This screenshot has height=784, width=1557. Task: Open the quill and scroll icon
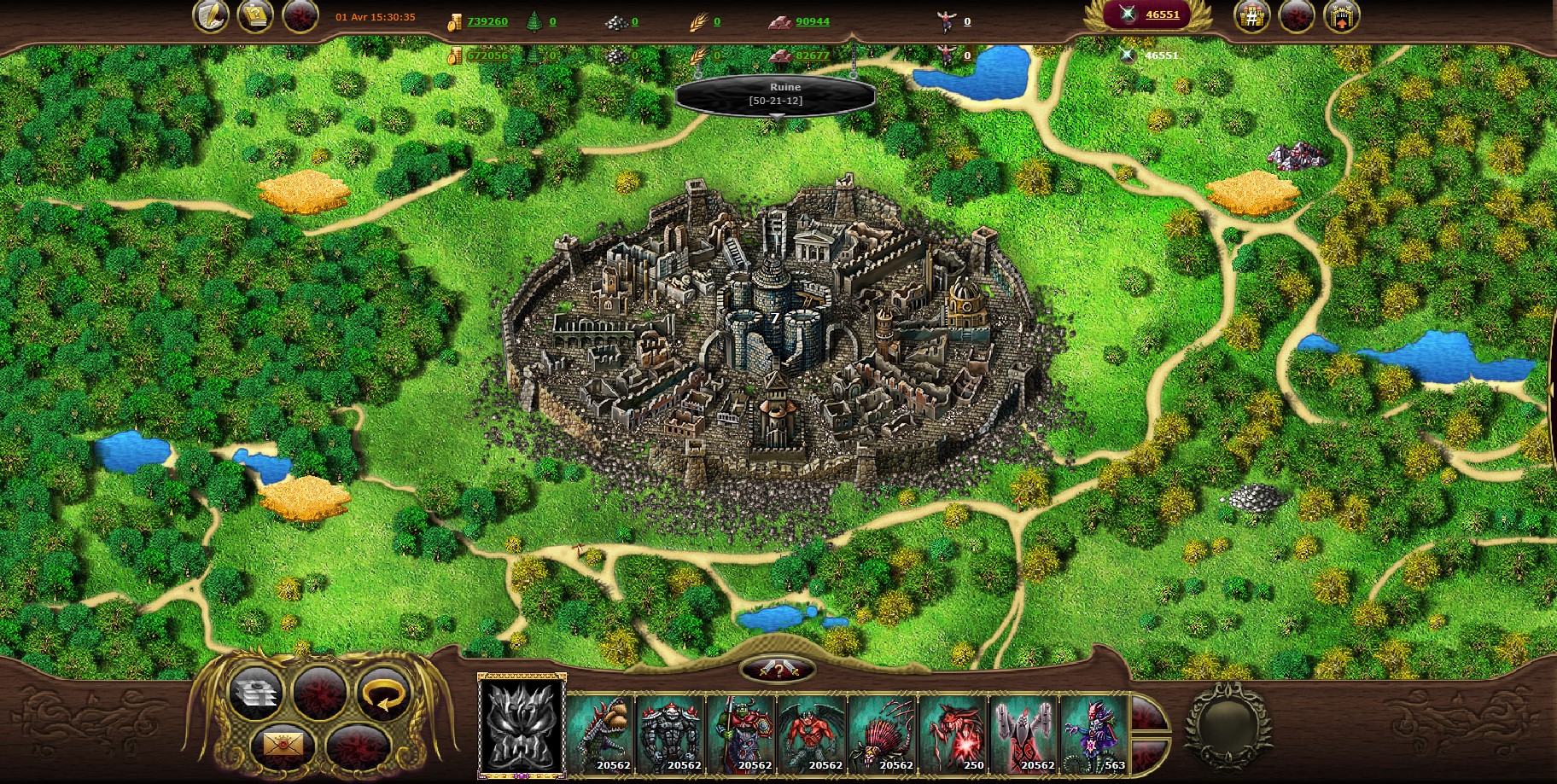click(x=210, y=16)
